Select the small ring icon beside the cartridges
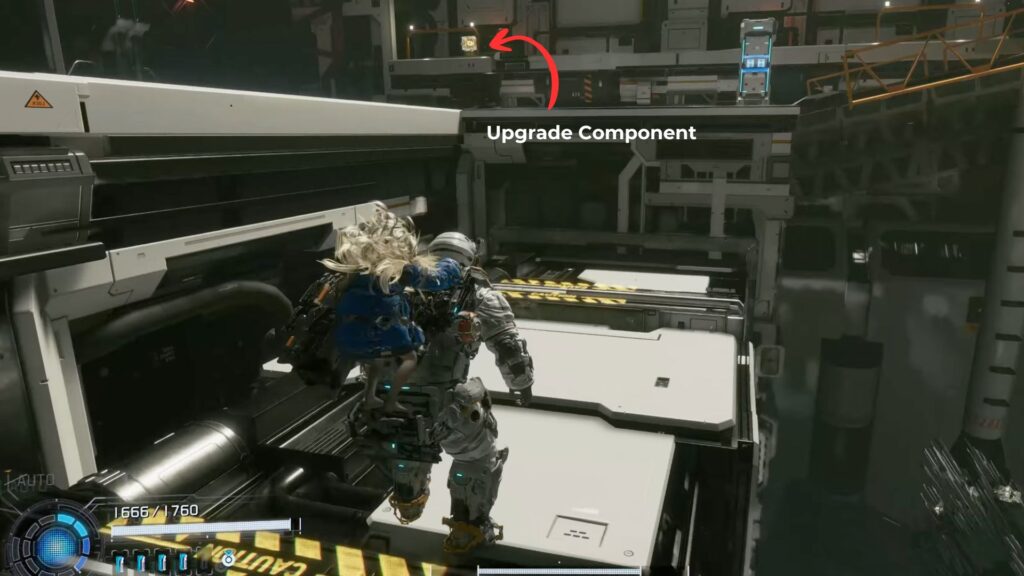This screenshot has width=1024, height=576. 229,559
